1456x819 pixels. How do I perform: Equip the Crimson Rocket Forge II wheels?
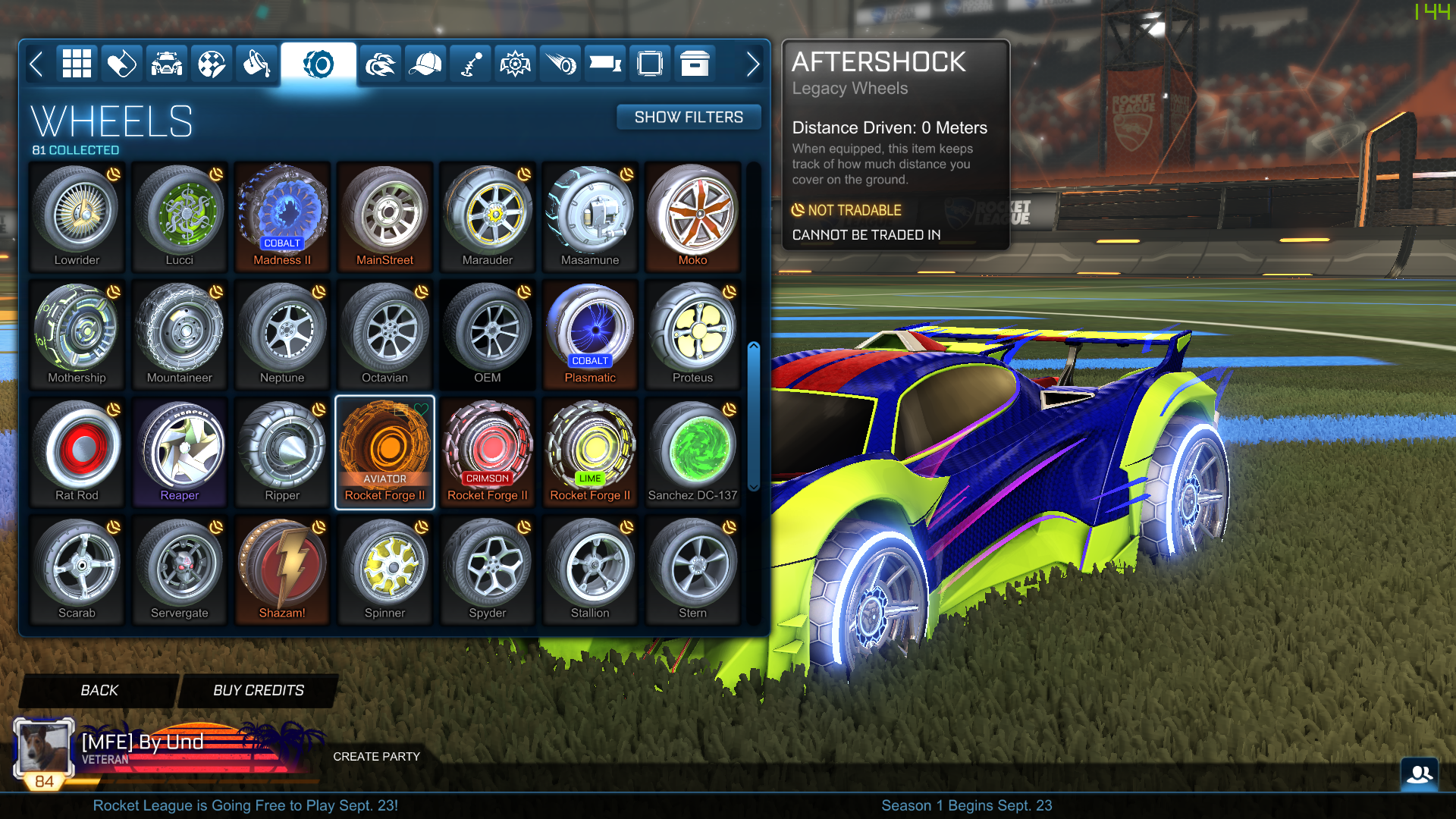488,451
